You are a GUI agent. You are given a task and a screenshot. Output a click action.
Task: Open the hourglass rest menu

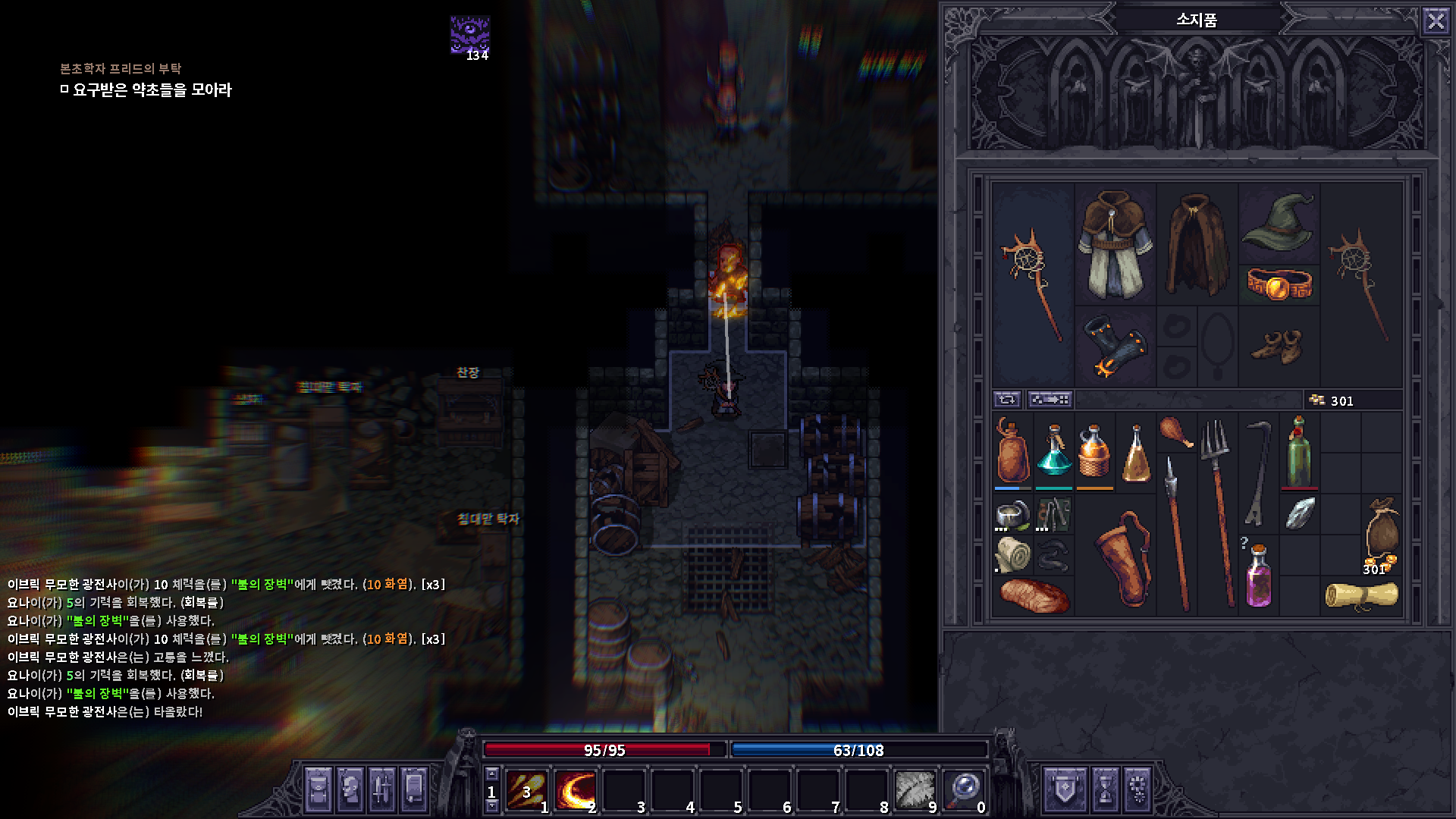pyautogui.click(x=1104, y=789)
